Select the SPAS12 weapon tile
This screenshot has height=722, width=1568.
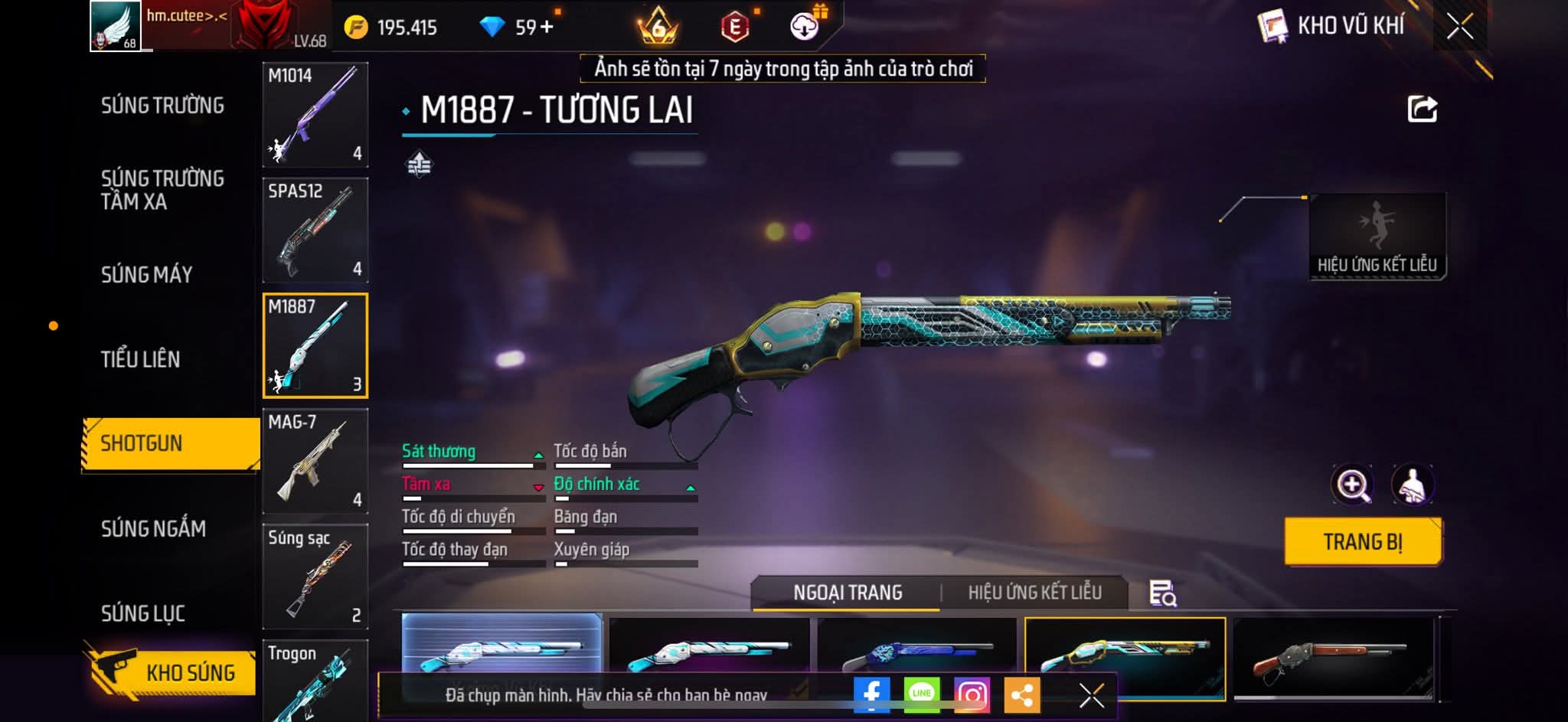click(x=315, y=230)
